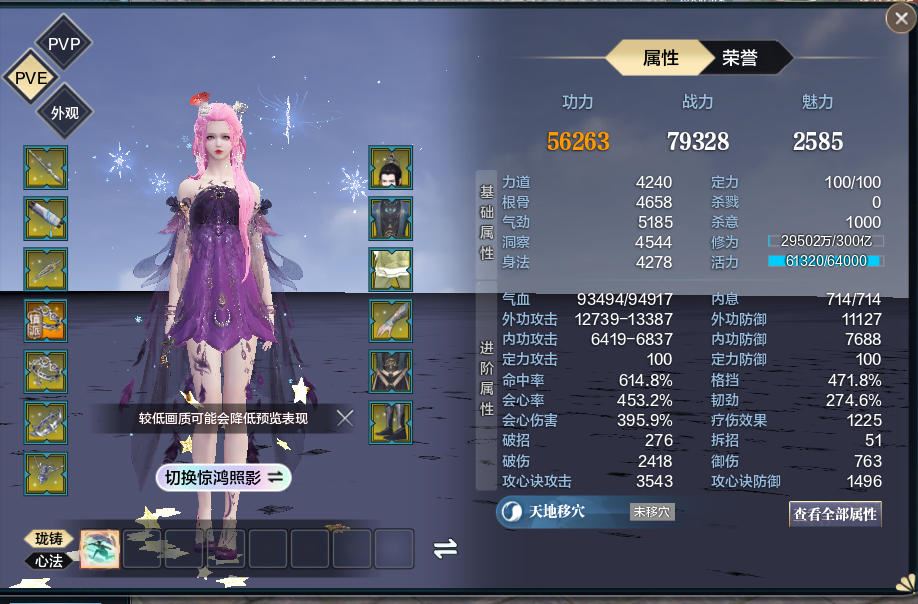
Task: Open the 心法 inner skill label
Action: pos(49,561)
